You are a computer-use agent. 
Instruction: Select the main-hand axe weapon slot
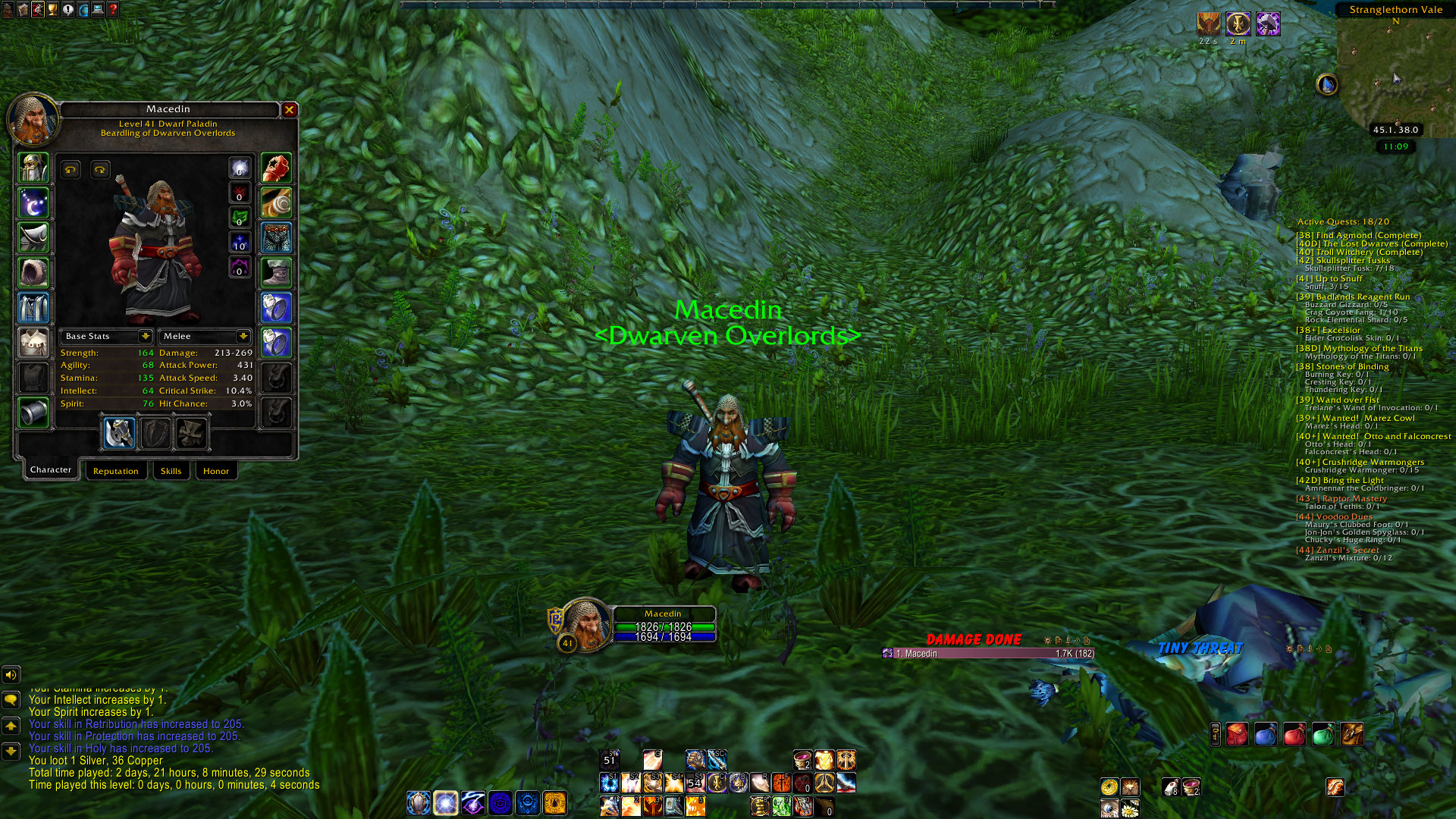pos(119,434)
